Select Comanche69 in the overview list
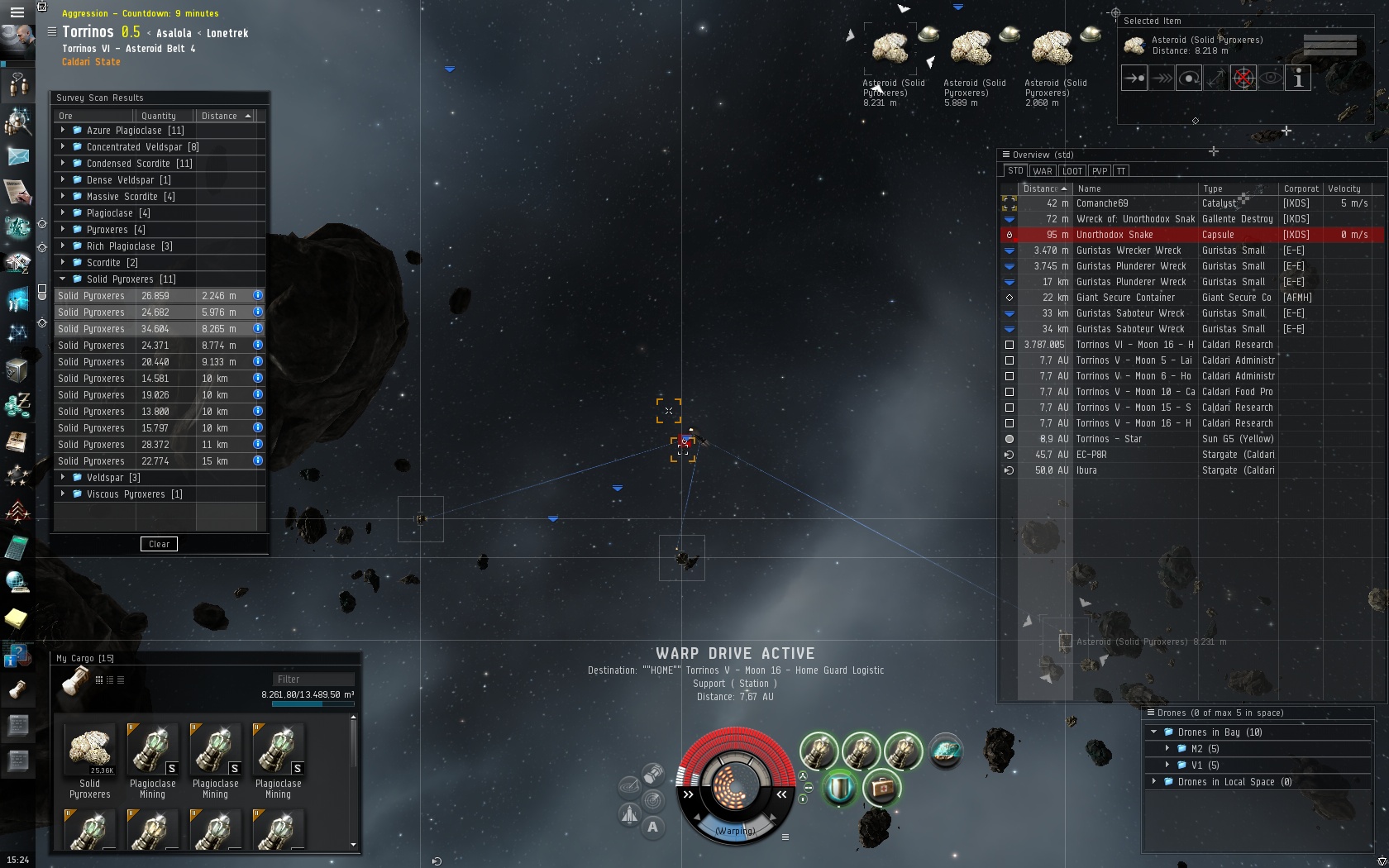Screen dimensions: 1389x868 tap(1101, 203)
